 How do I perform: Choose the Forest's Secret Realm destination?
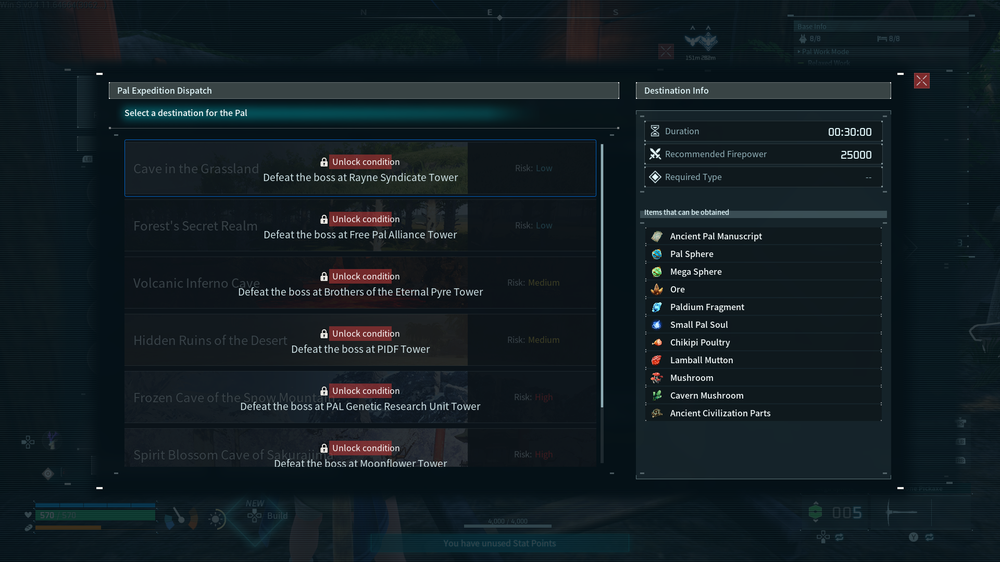[x=360, y=226]
